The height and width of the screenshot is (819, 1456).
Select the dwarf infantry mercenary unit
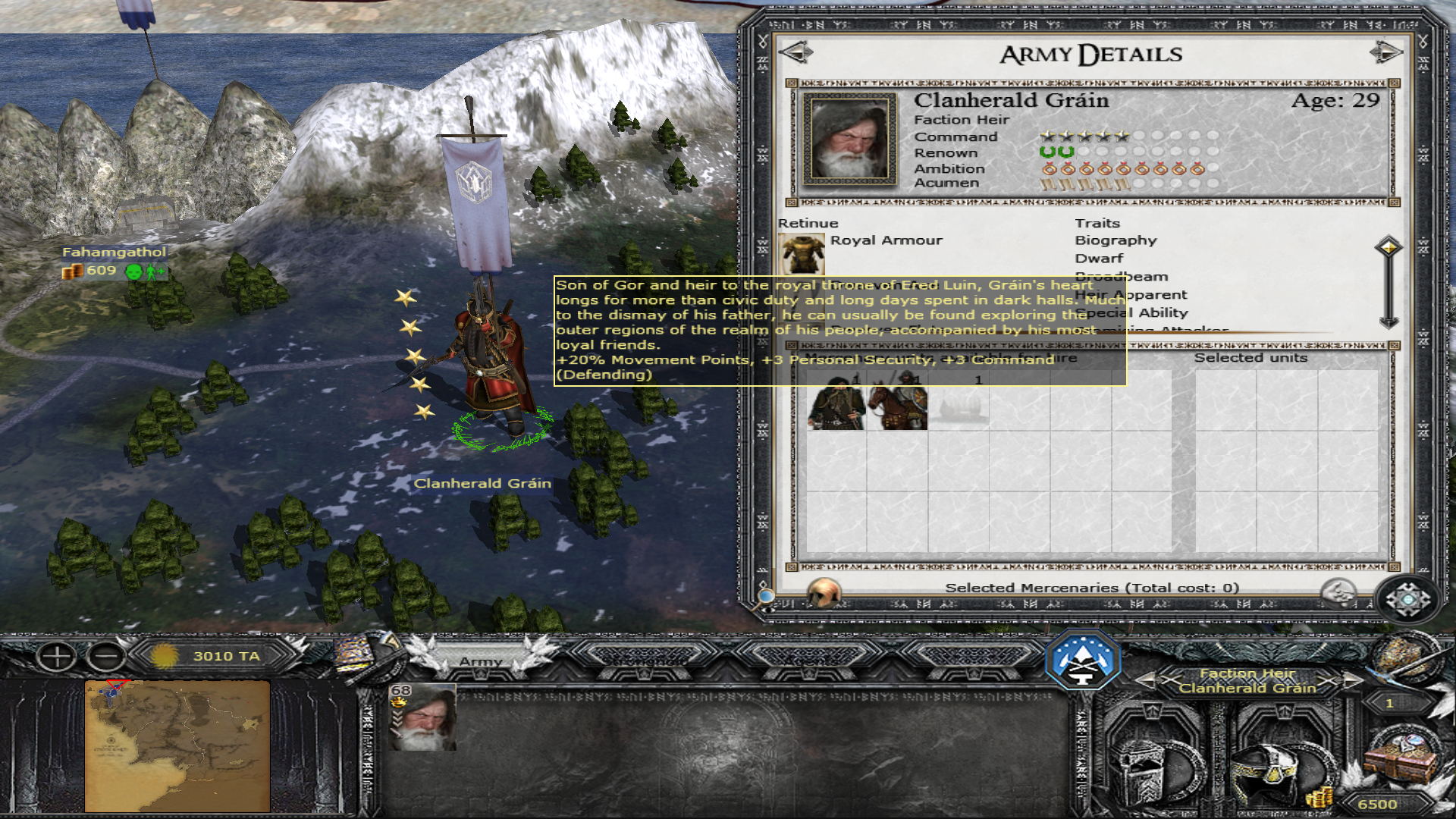[x=836, y=403]
